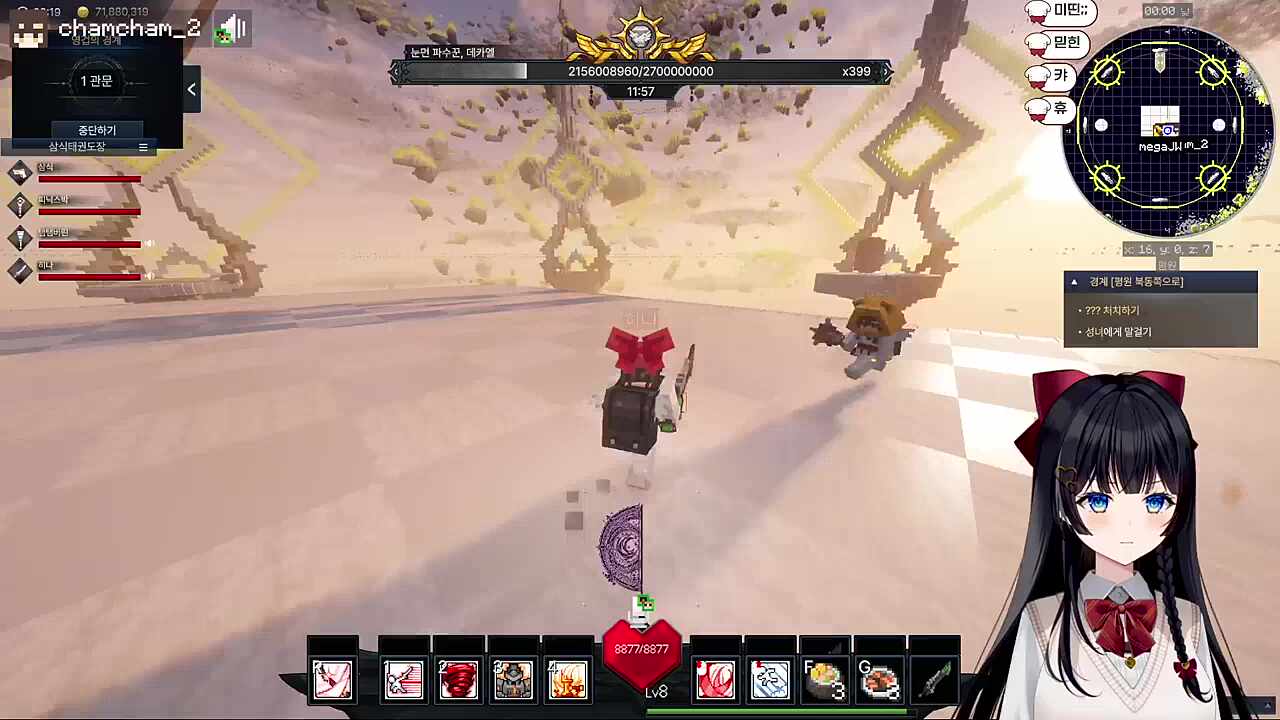1280x720 pixels.
Task: Activate the R key feather skill
Action: pos(333,680)
